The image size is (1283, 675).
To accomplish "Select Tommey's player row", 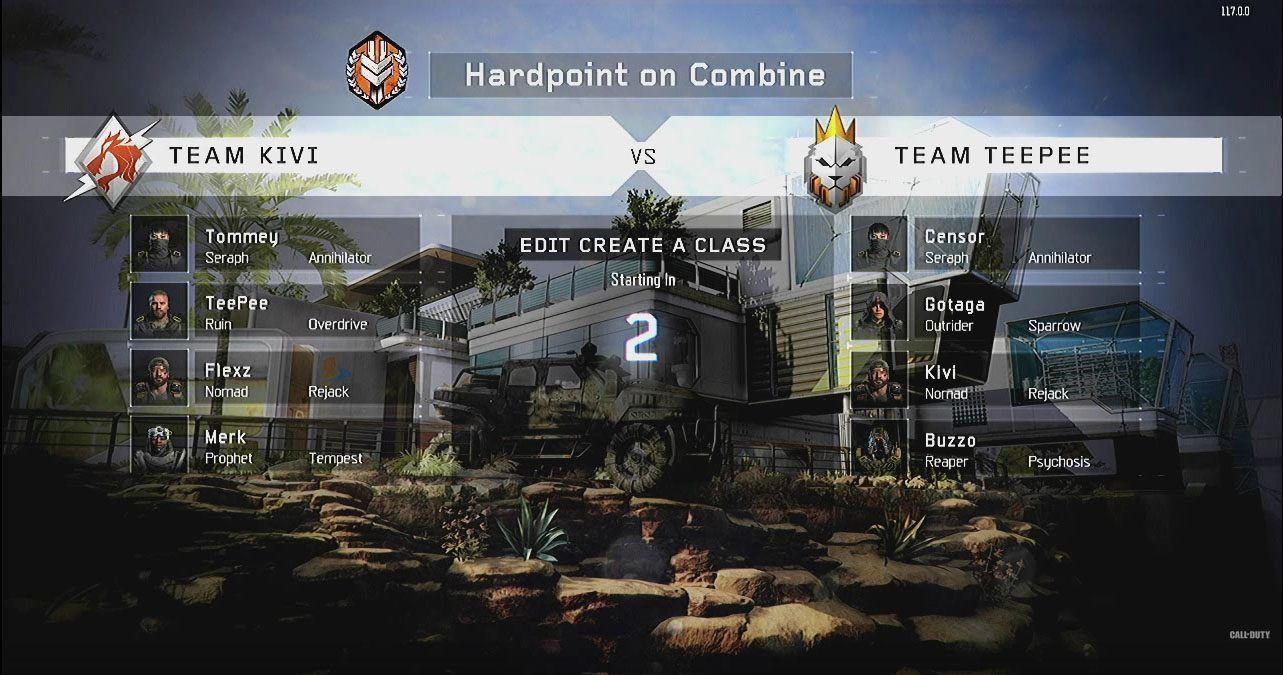I will (275, 245).
